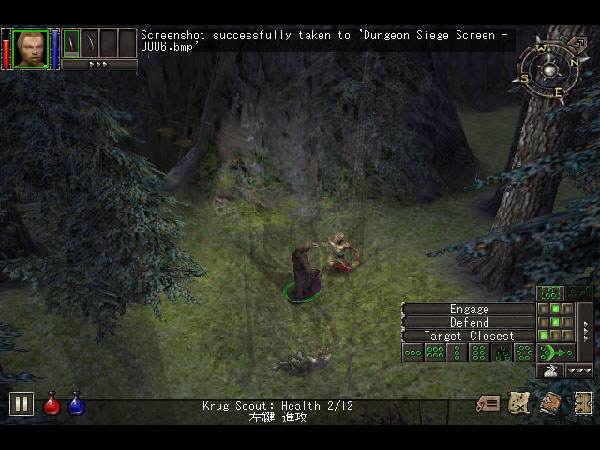The height and width of the screenshot is (450, 600).
Task: Drink the blue mana potion
Action: pos(76,405)
